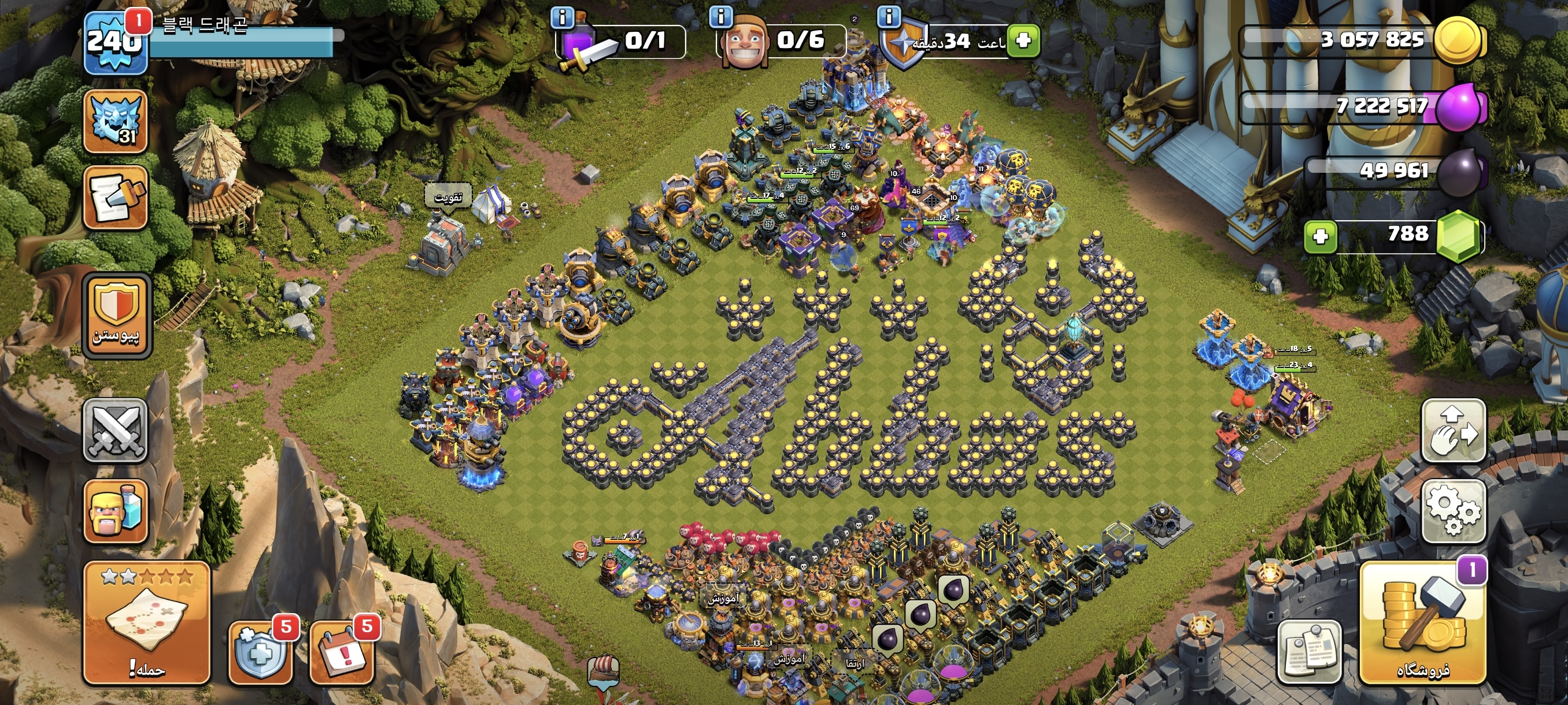Tap the gold coin resource icon
The height and width of the screenshot is (705, 1568).
click(1458, 41)
